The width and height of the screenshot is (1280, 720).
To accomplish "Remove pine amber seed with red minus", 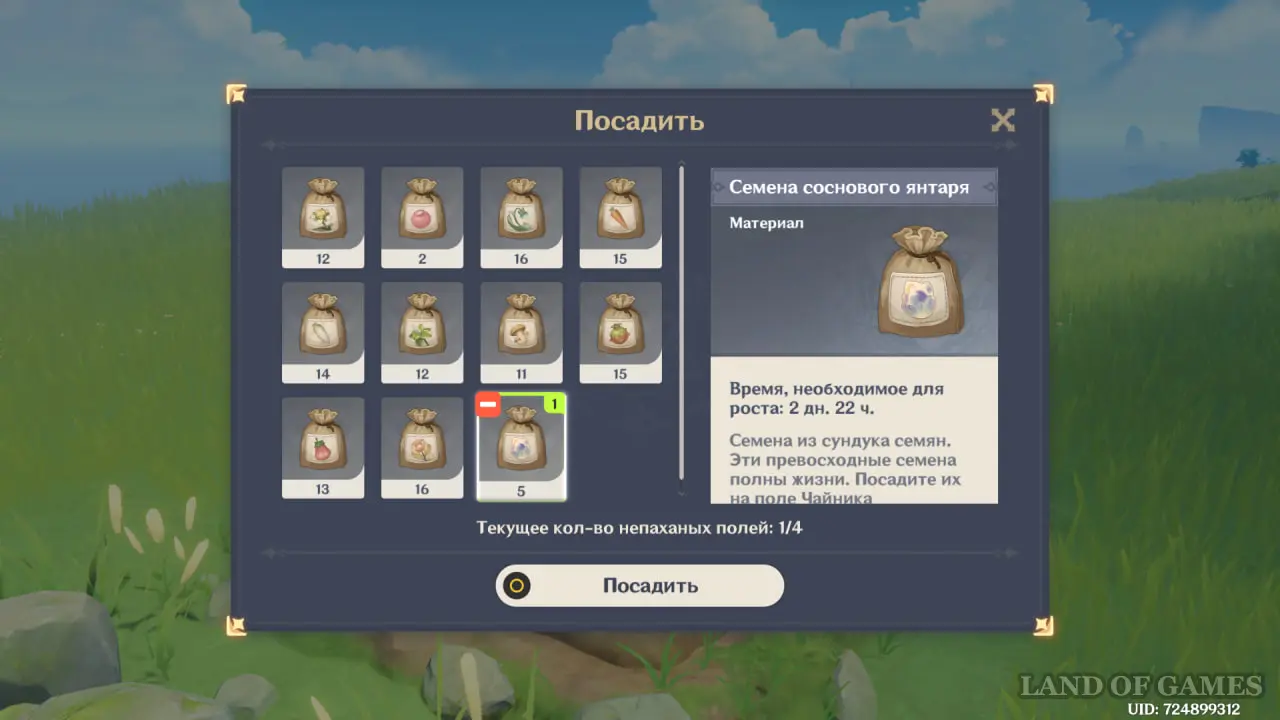I will [x=489, y=405].
